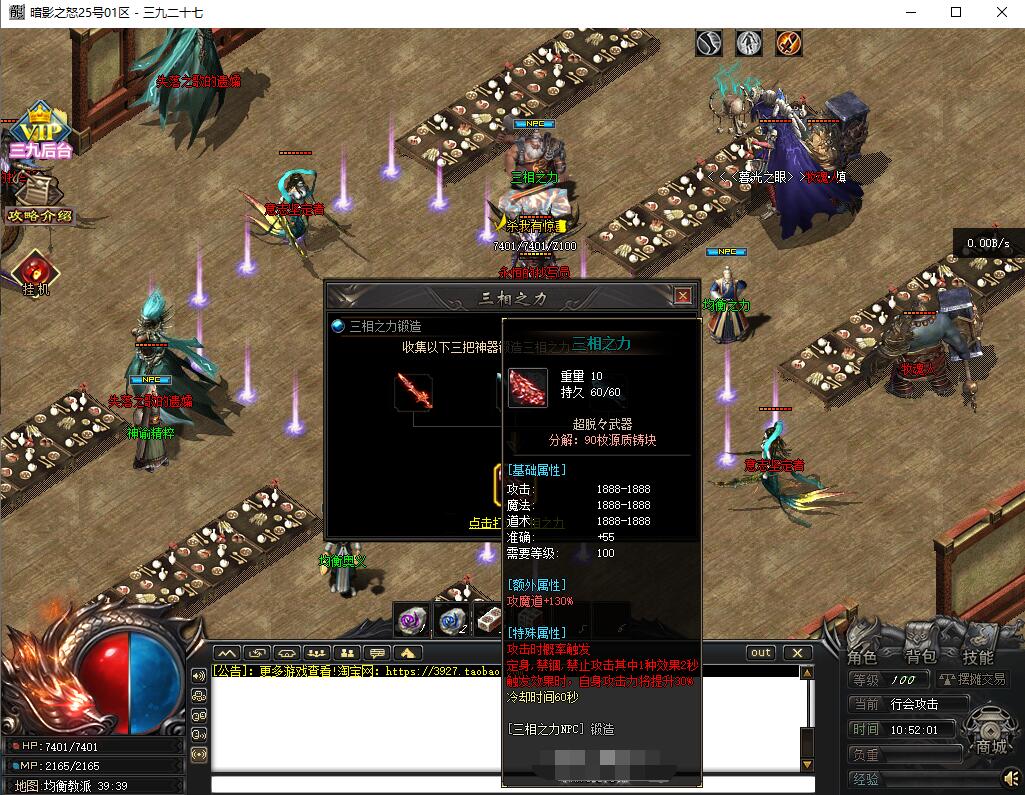Close the chat panel with X
The height and width of the screenshot is (795, 1025).
pos(796,653)
